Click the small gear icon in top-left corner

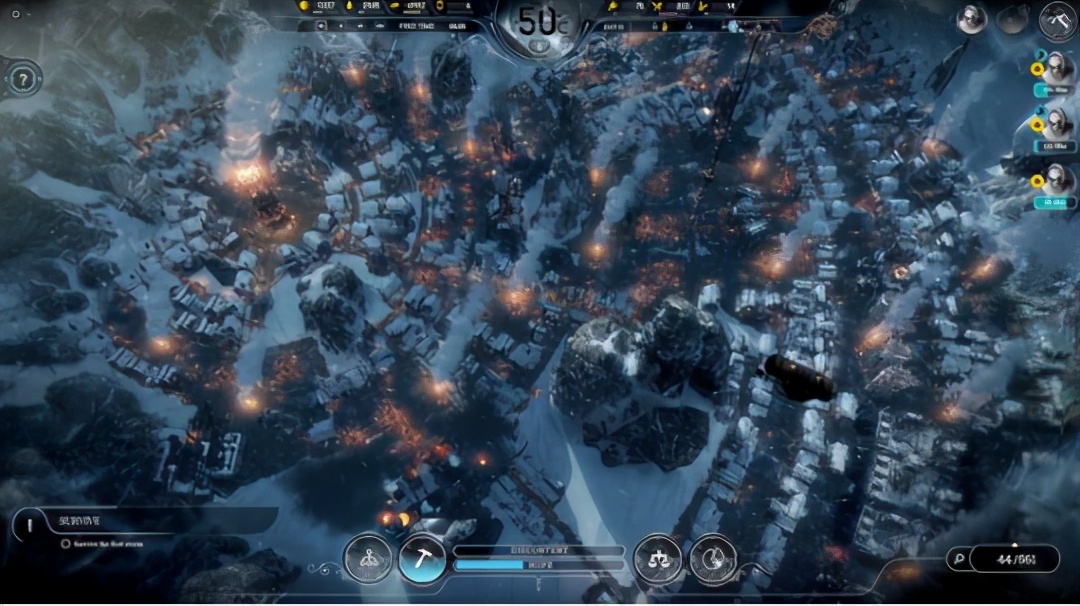pyautogui.click(x=15, y=14)
